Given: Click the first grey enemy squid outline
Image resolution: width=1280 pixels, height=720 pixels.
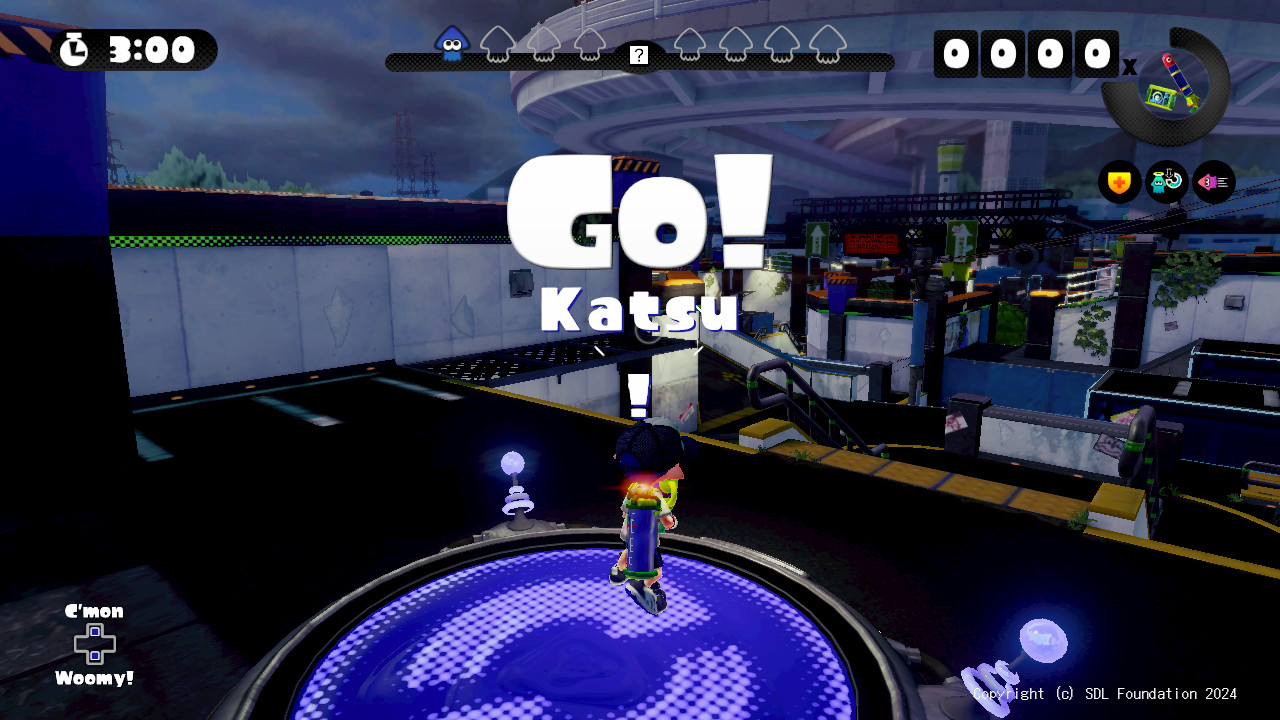Looking at the screenshot, I should (495, 46).
